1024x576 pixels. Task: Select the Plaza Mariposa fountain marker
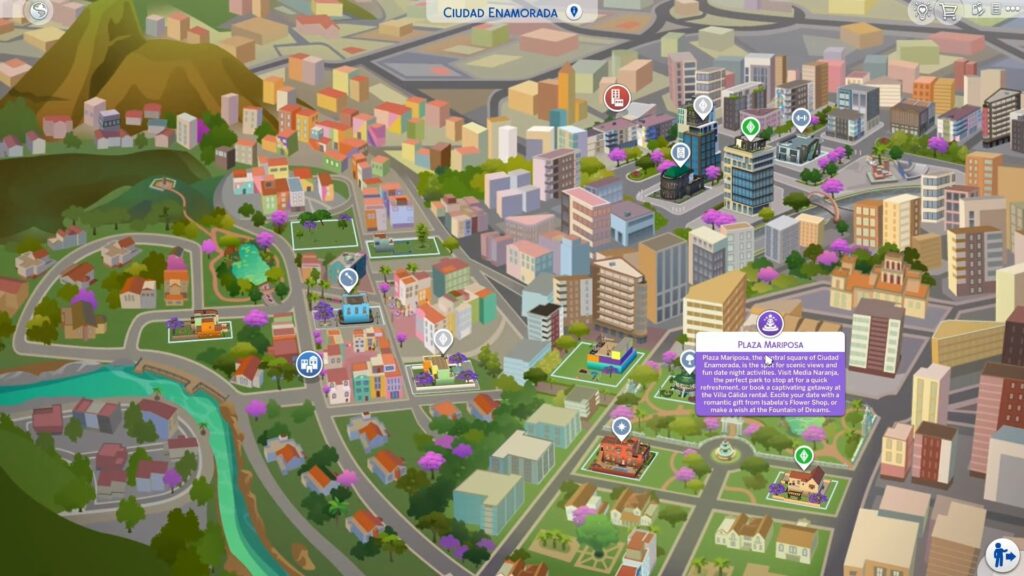769,322
